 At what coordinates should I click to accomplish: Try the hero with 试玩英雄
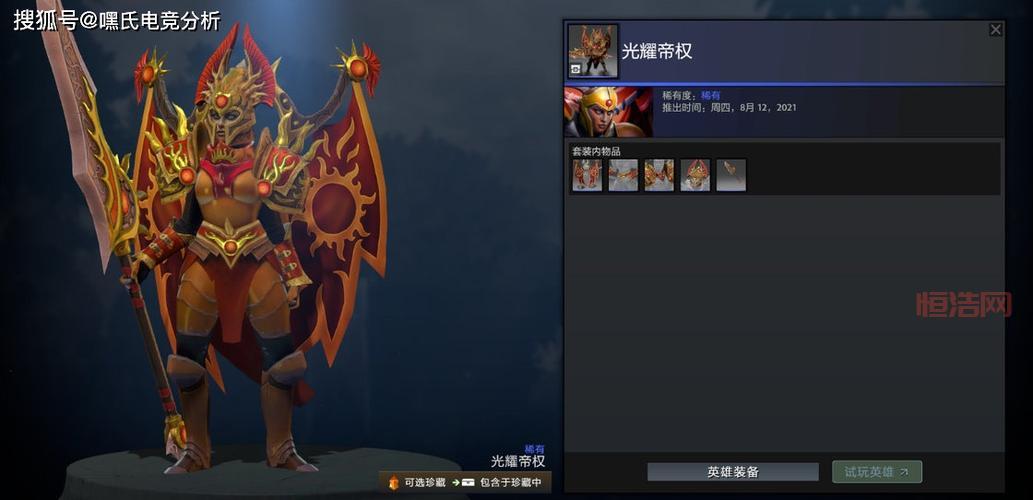(x=876, y=472)
